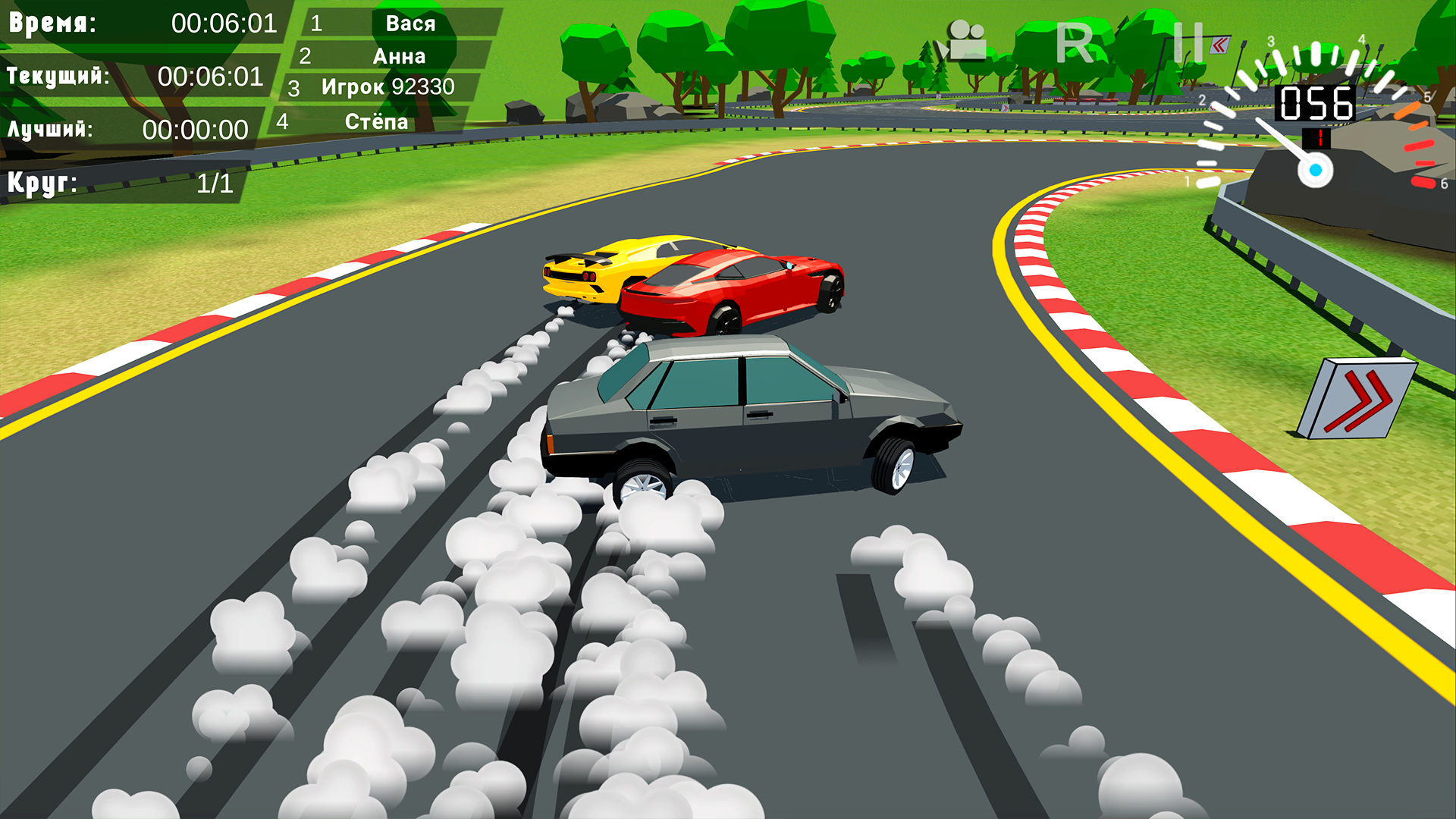Click the "Анна" leaderboard entry

coord(400,55)
